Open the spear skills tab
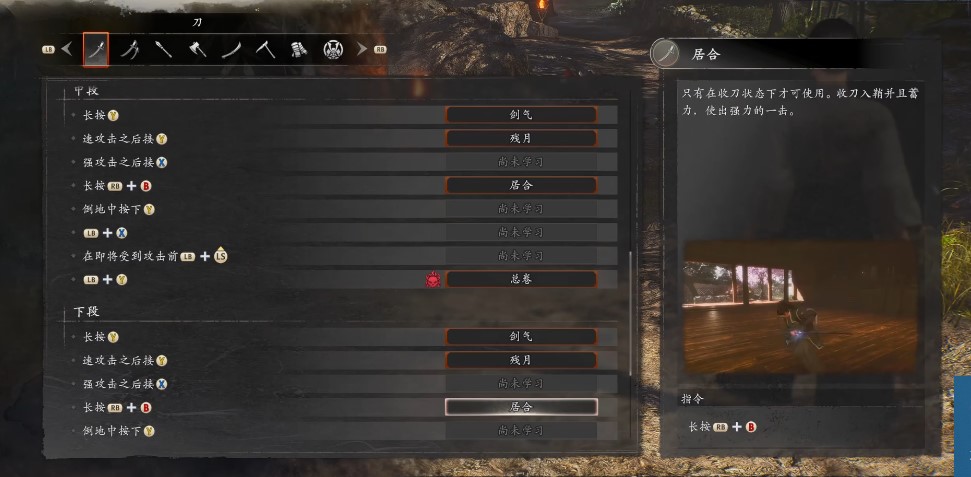 pos(164,48)
